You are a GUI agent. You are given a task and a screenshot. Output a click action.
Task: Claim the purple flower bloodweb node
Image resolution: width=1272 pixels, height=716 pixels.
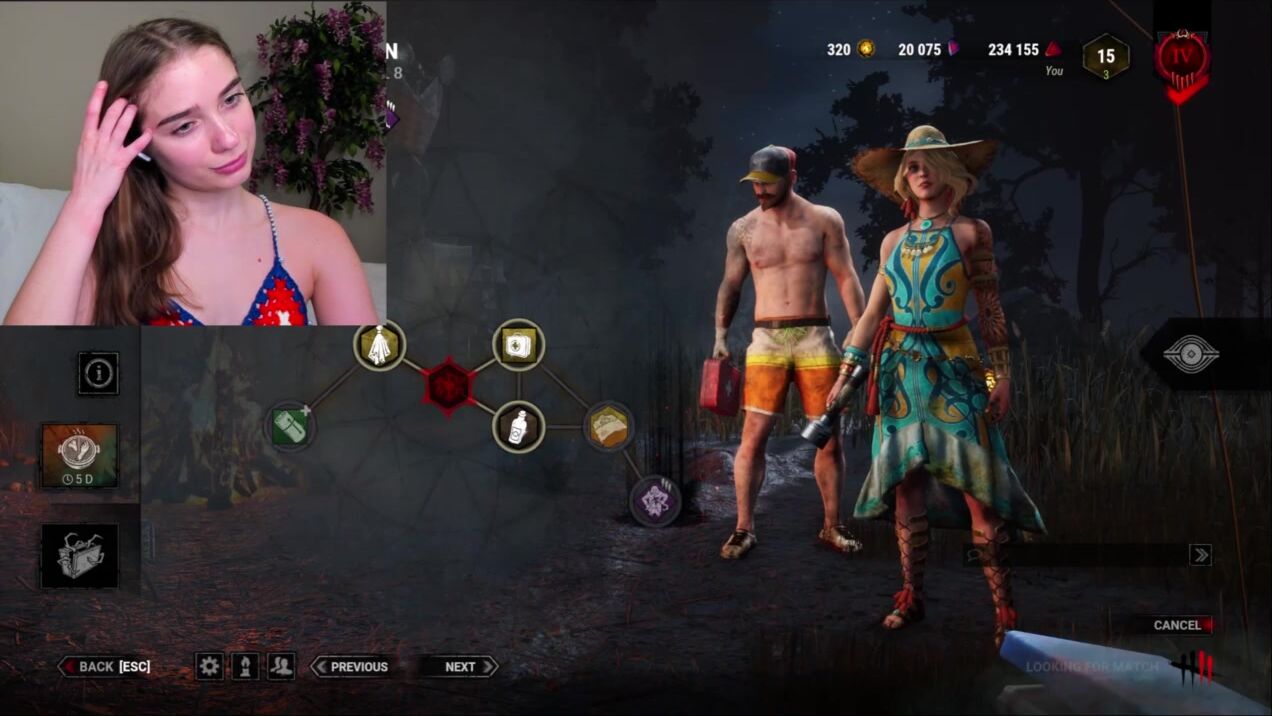click(655, 500)
